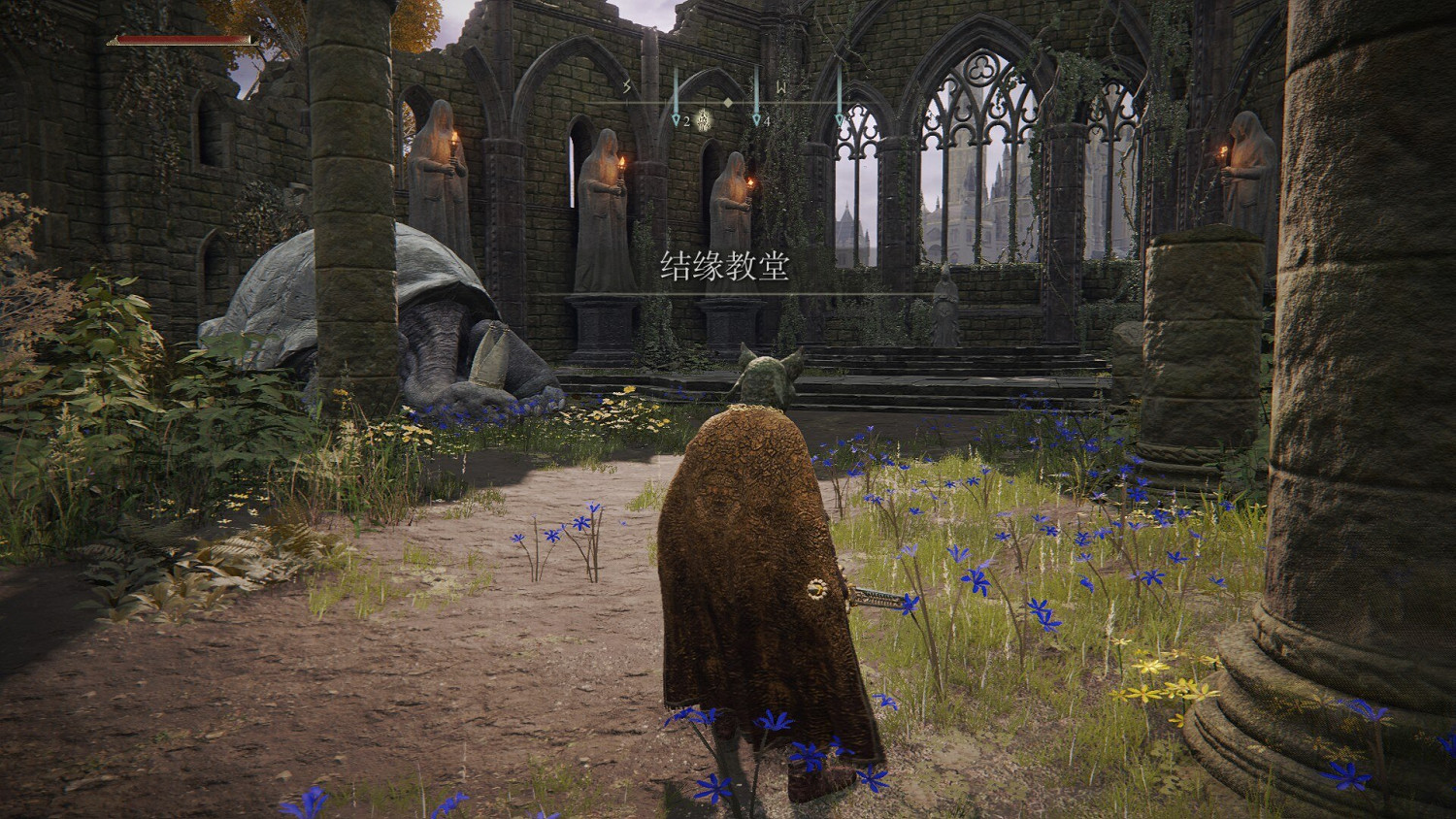The width and height of the screenshot is (1456, 819).
Task: Click the W cardinal marker on the compass
Action: [x=781, y=87]
